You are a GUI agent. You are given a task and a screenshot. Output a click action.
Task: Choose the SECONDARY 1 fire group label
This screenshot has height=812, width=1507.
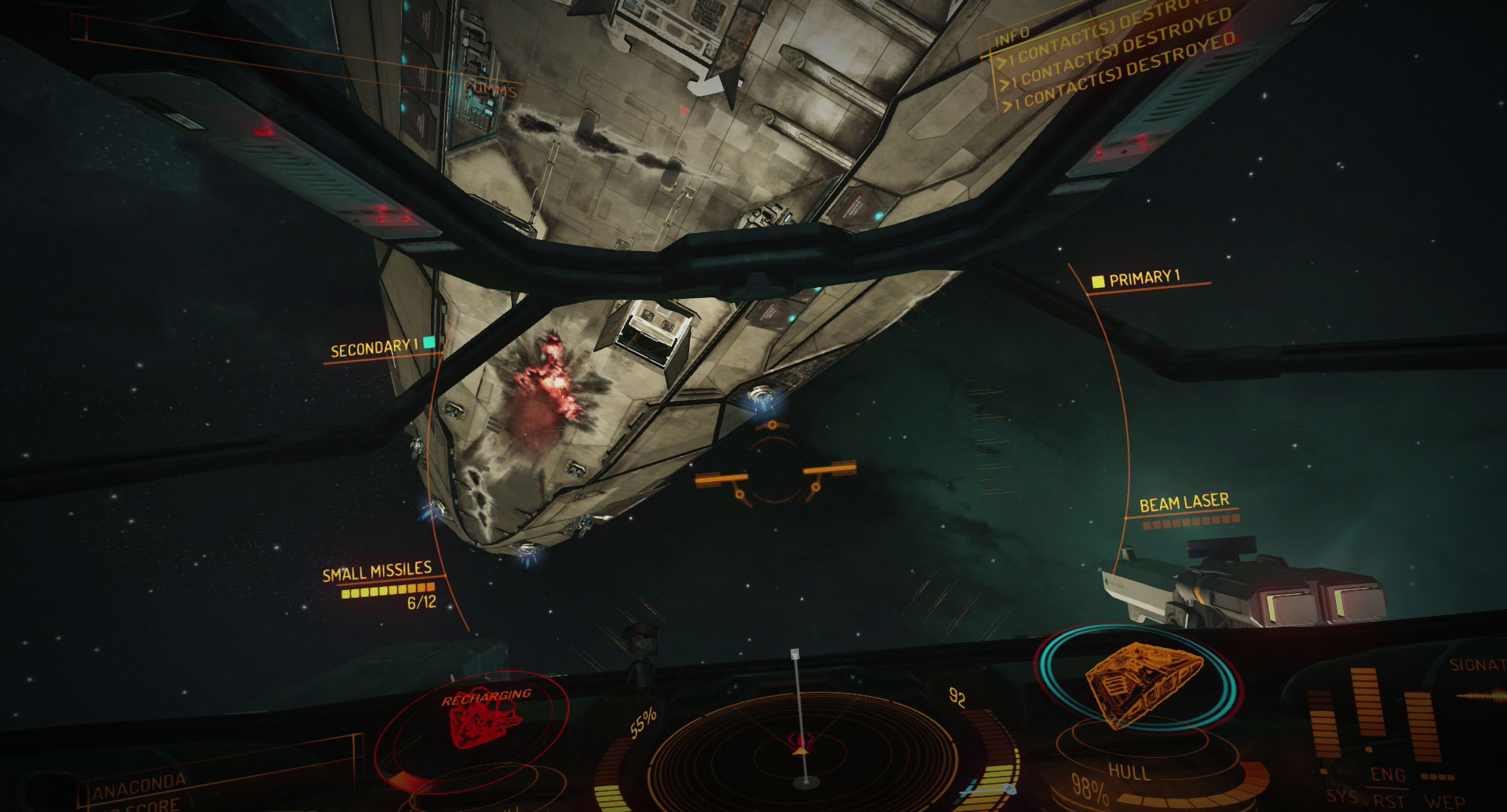(374, 348)
